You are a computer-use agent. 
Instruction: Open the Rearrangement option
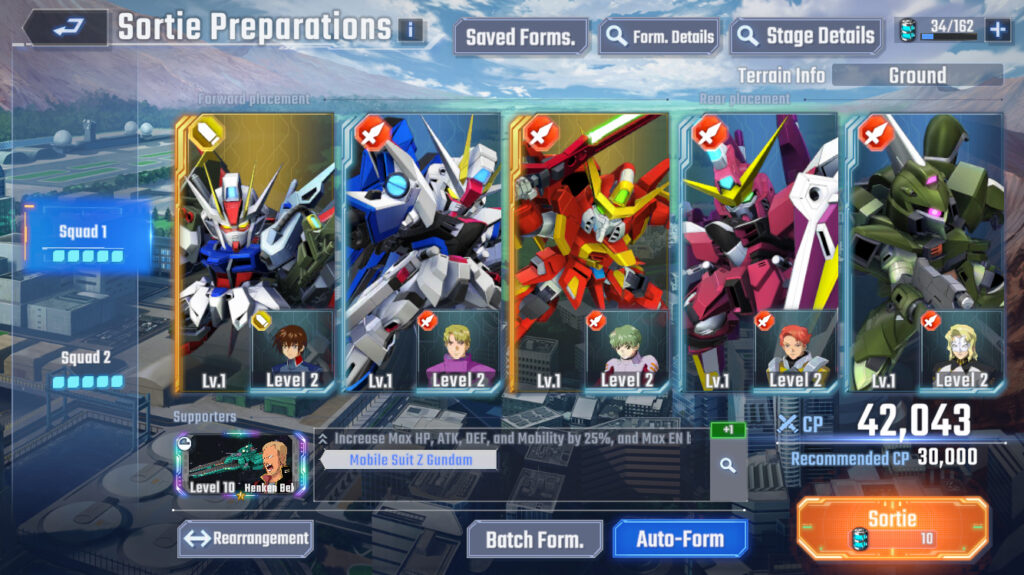246,539
